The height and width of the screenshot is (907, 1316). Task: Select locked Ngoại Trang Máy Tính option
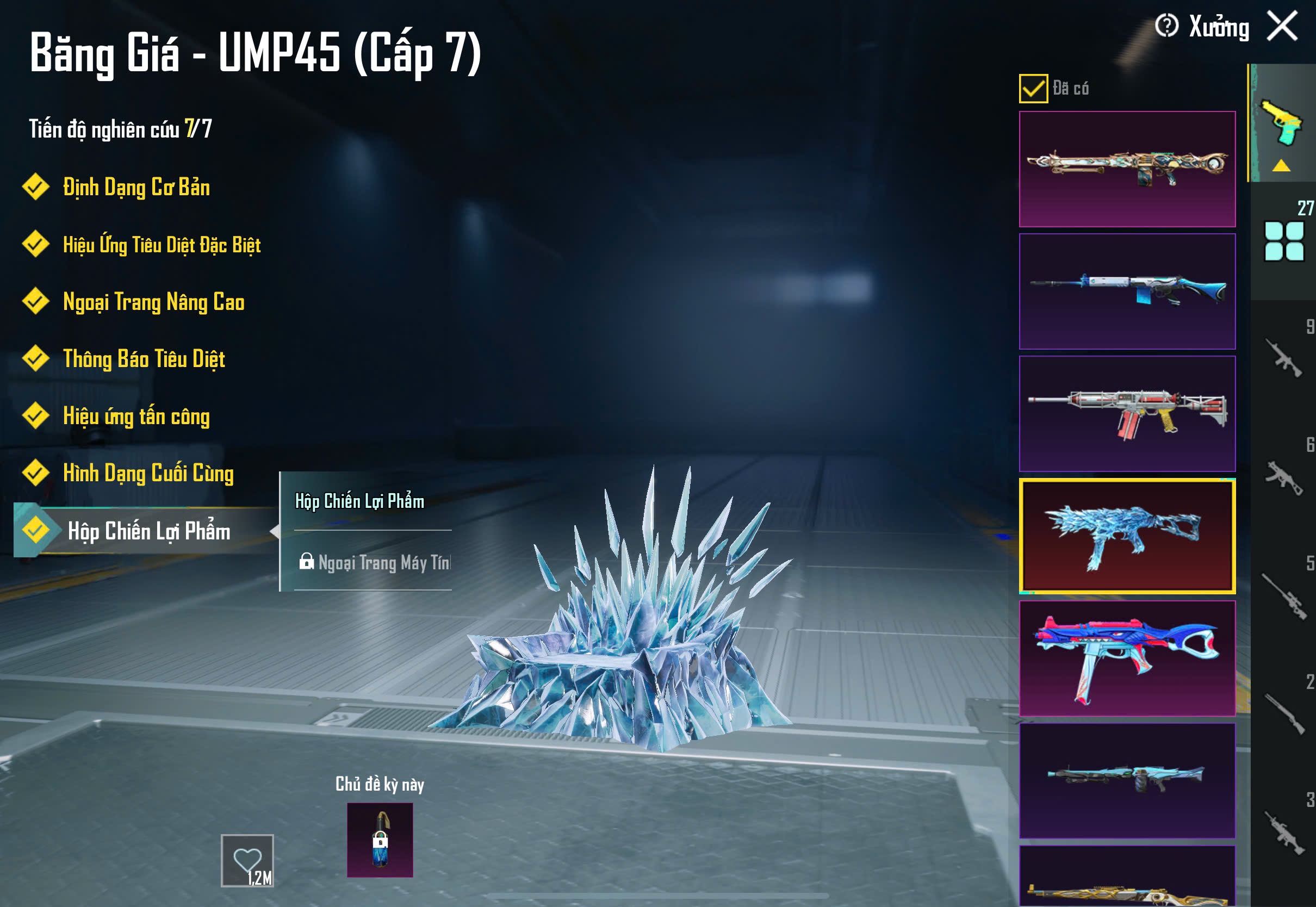pyautogui.click(x=375, y=562)
